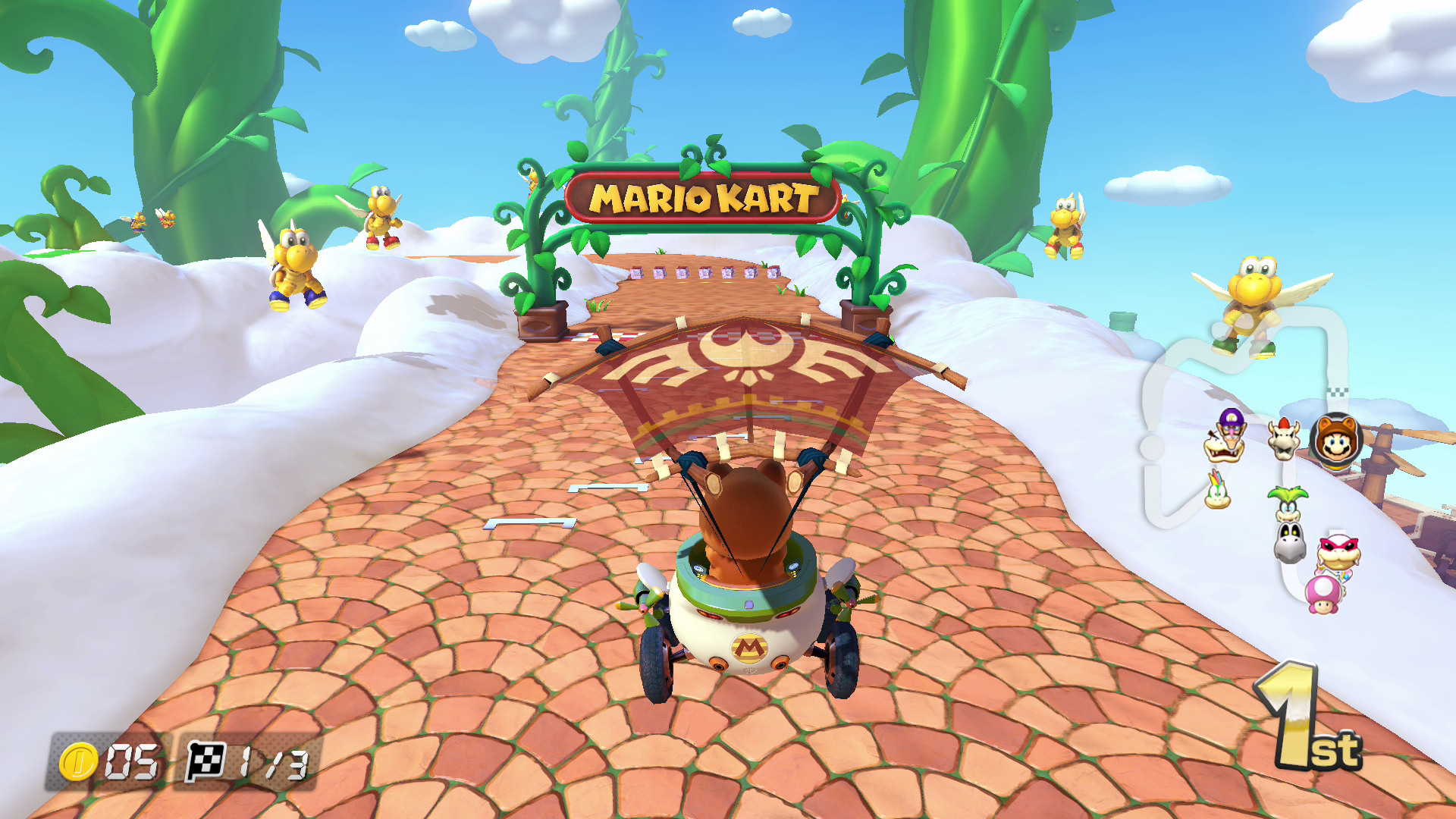
Task: Pick Dry Bowser's marker on the track map
Action: click(1283, 439)
